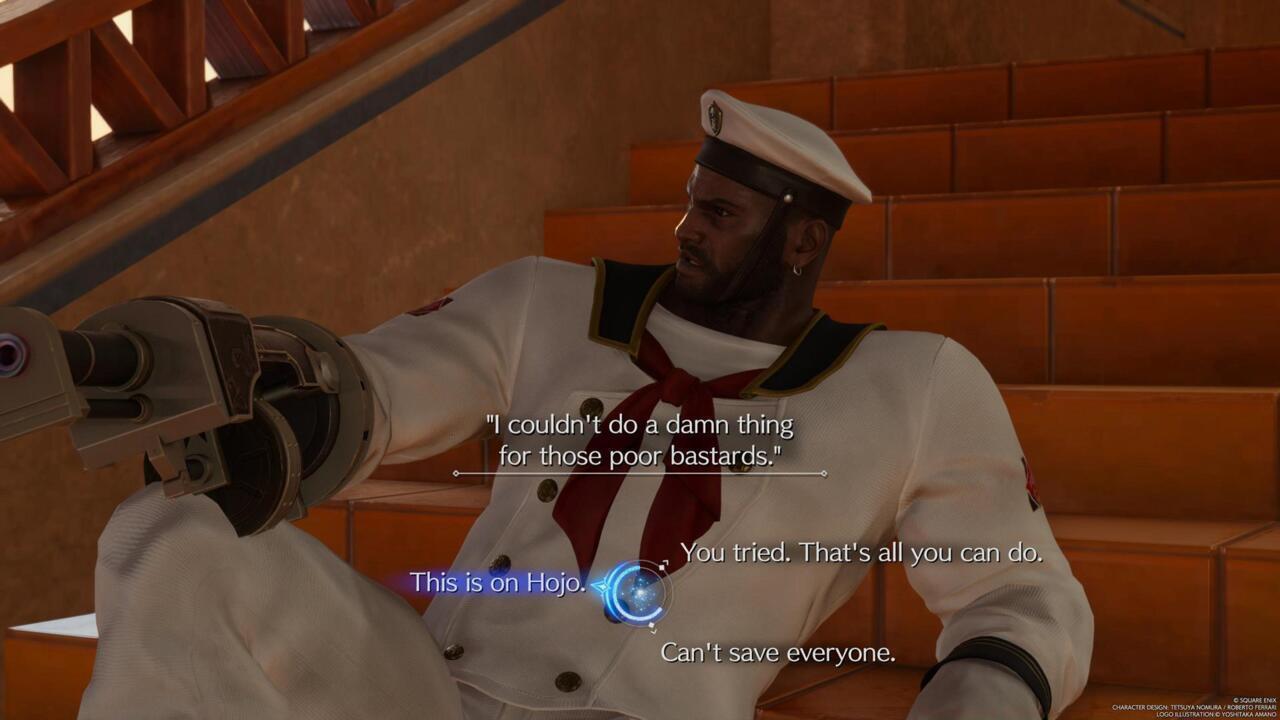
Task: Click the bottom square marker on the choice wheel
Action: click(x=652, y=626)
